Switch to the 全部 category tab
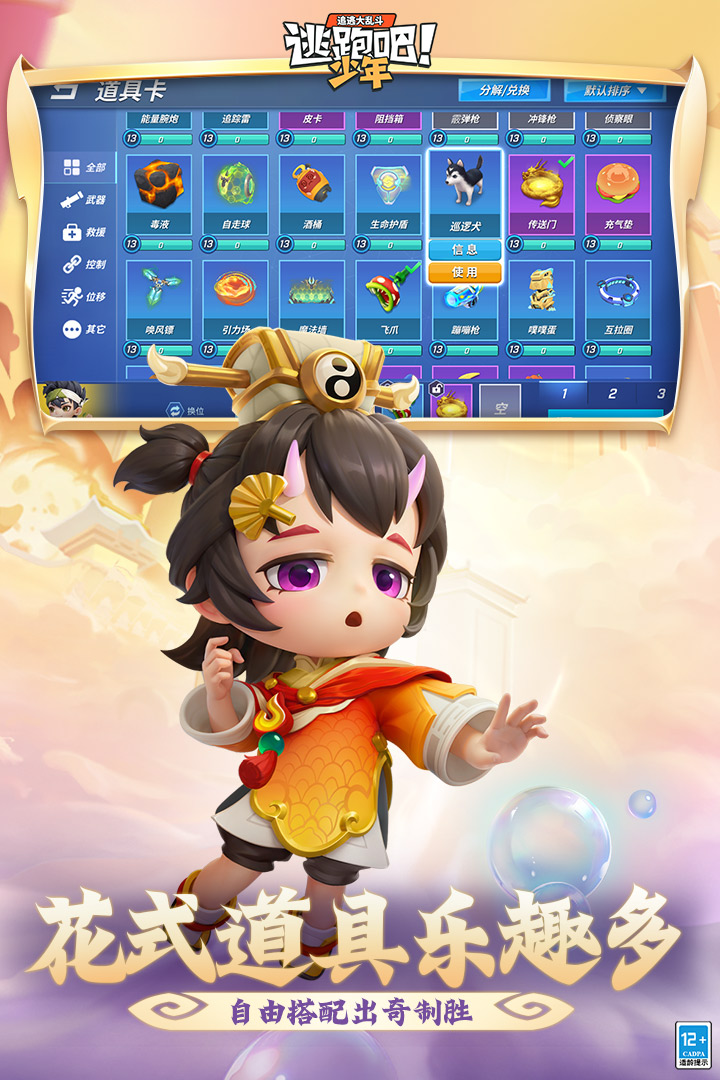This screenshot has width=720, height=1080. click(x=84, y=168)
